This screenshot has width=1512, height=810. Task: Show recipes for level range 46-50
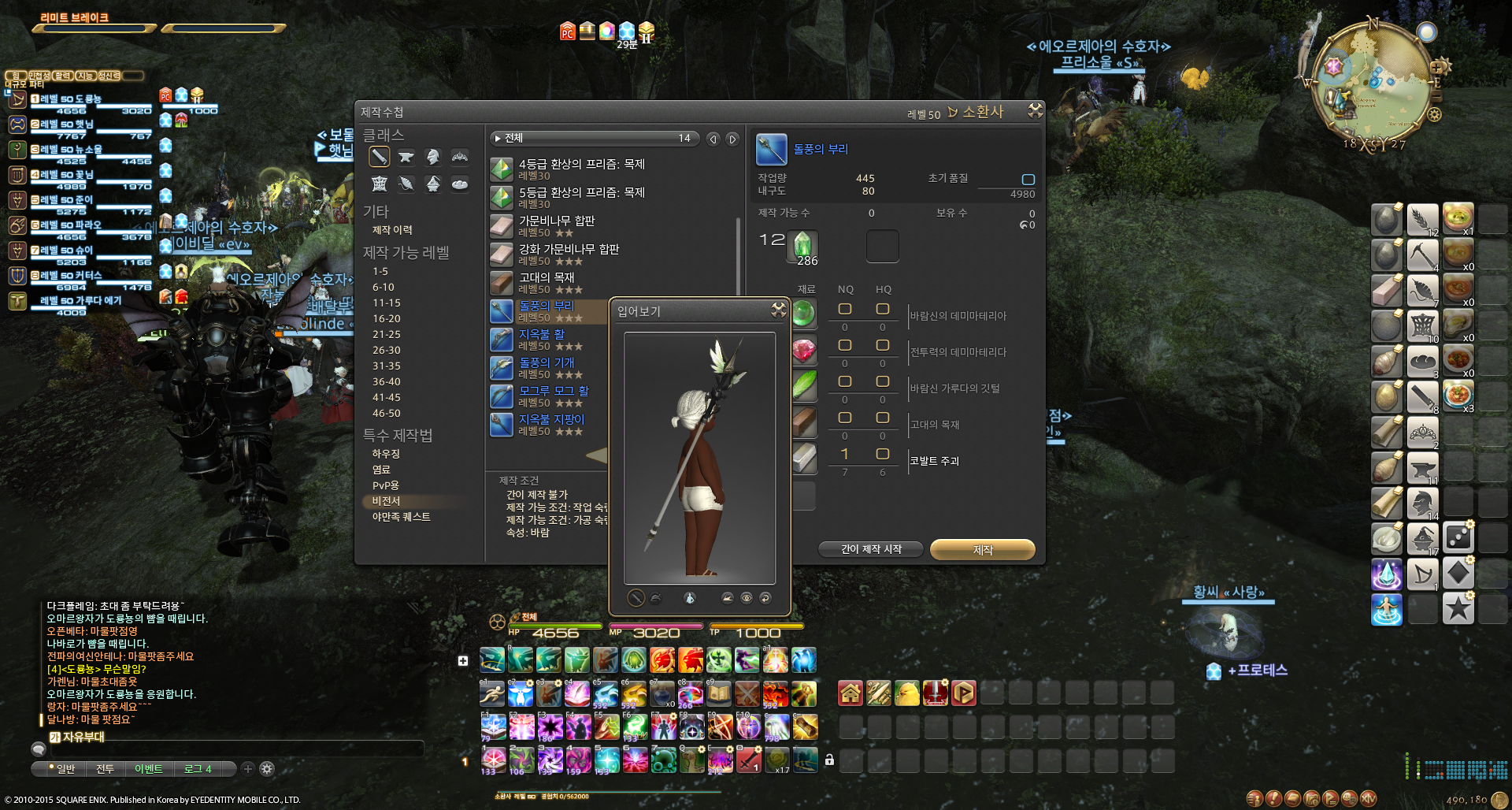(x=387, y=413)
